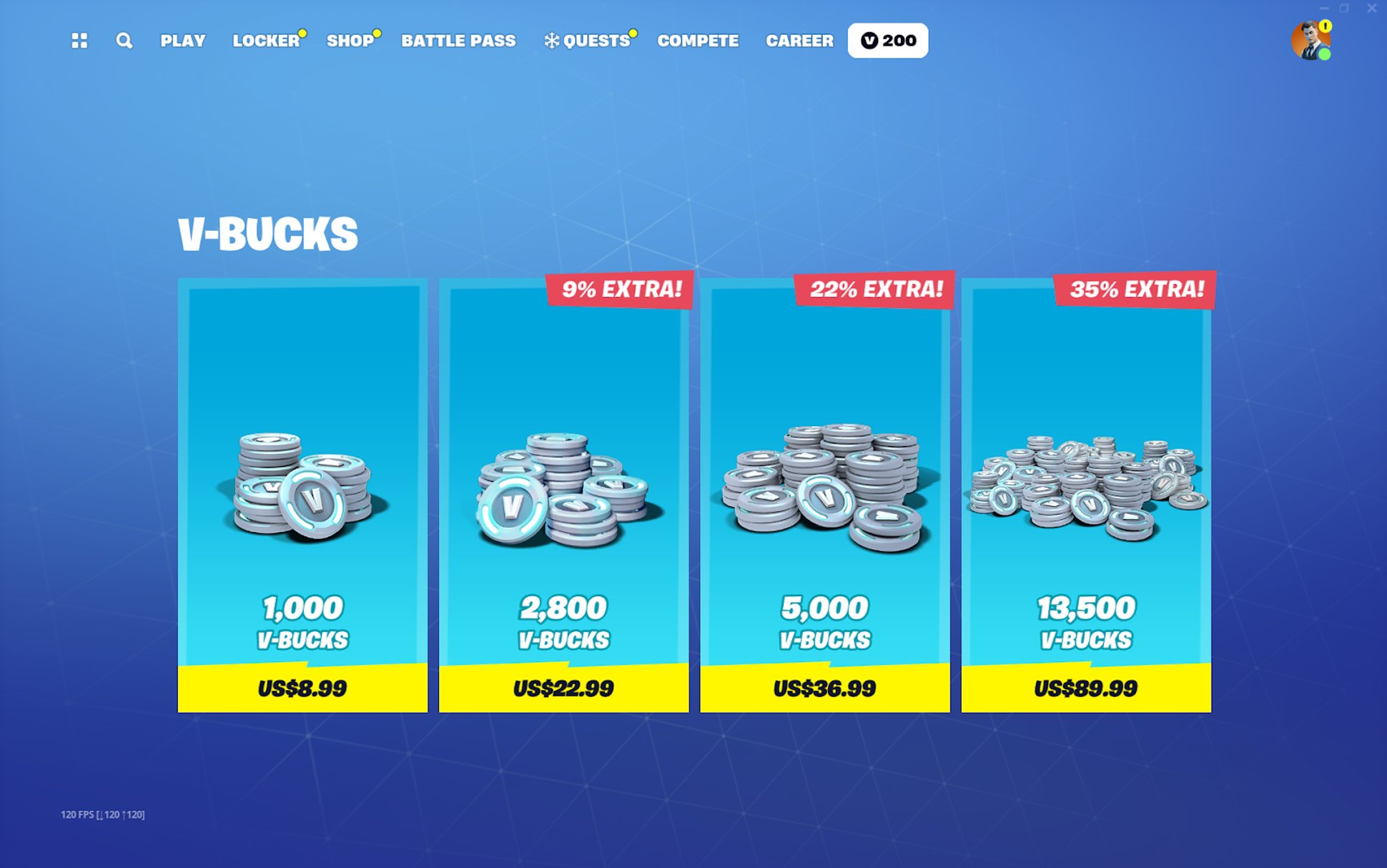Switch to the COMPETE section
Image resolution: width=1387 pixels, height=868 pixels.
tap(698, 41)
